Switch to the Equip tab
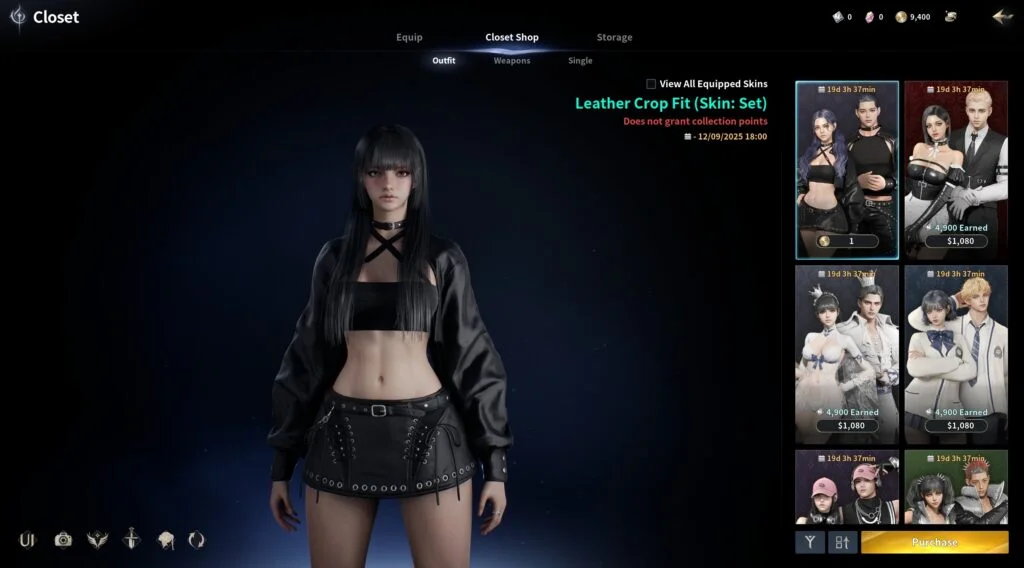The image size is (1024, 568). click(409, 38)
